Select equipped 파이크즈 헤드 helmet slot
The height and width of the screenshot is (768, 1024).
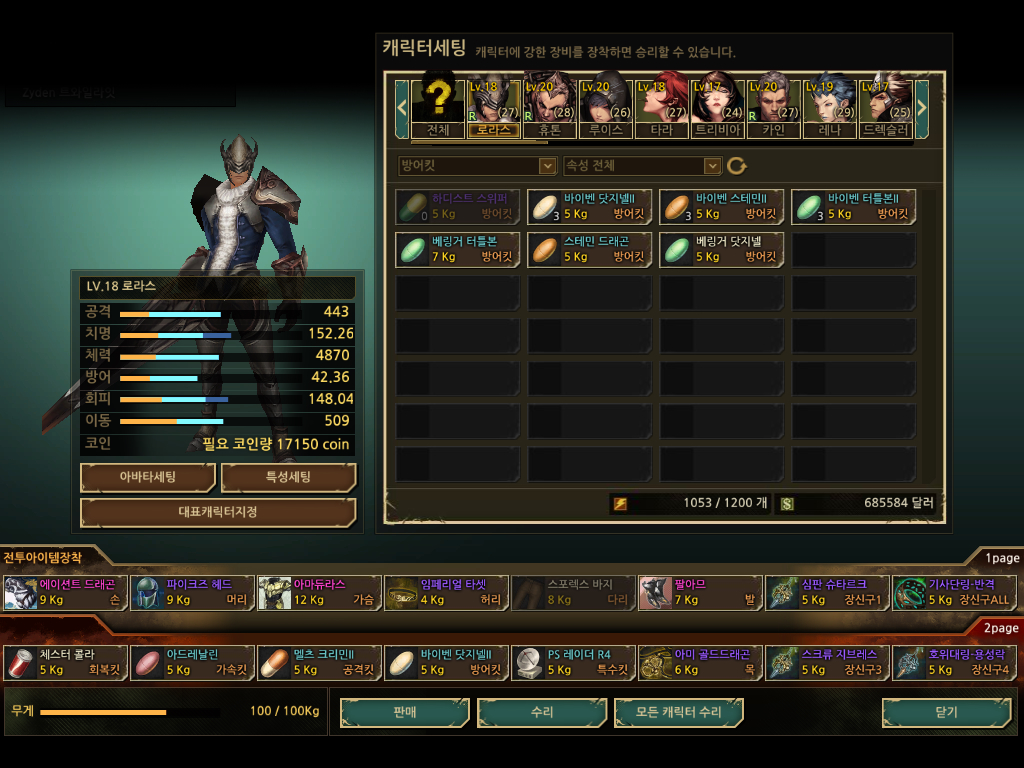pos(192,593)
